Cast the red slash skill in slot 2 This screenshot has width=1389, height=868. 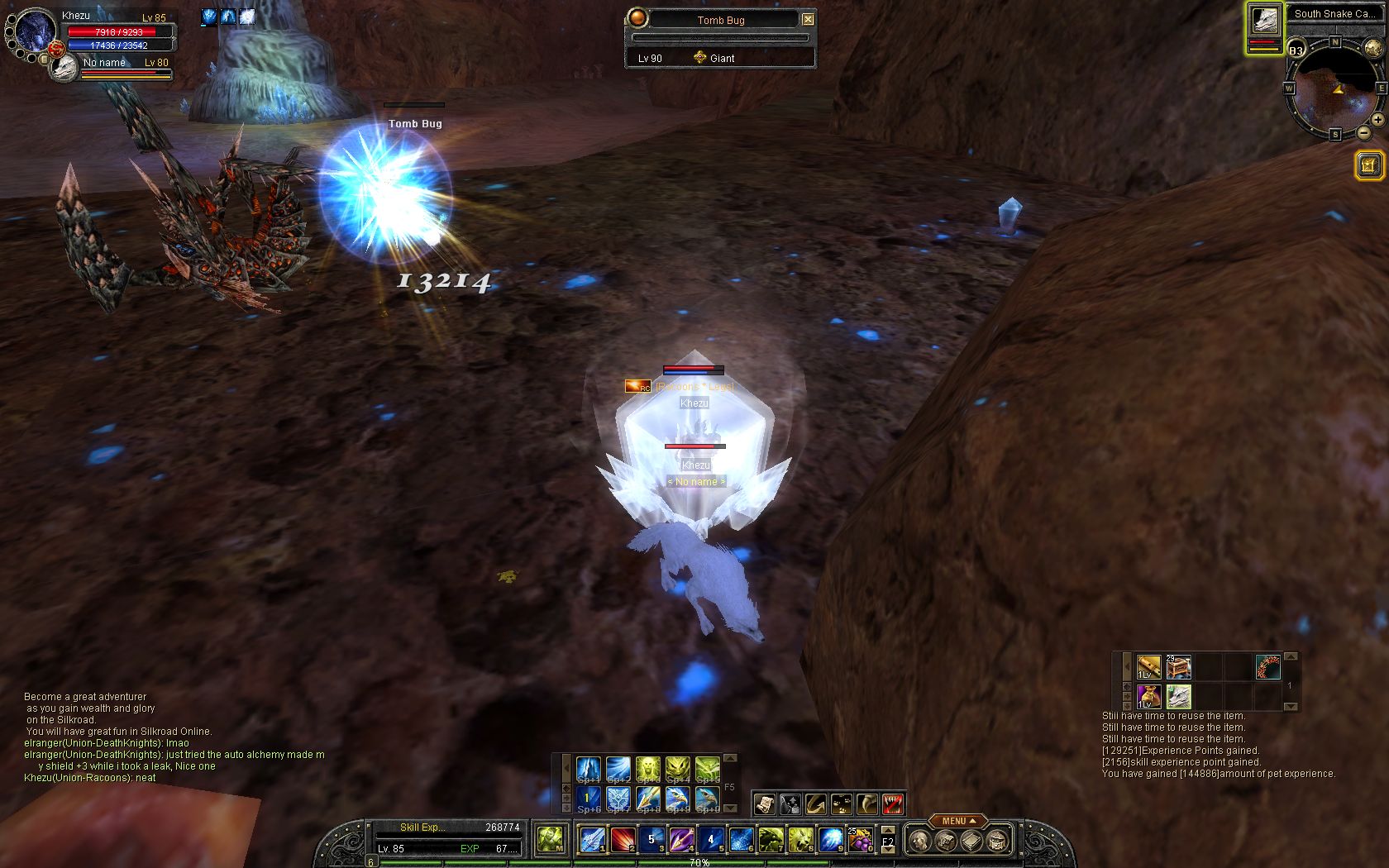click(x=622, y=840)
